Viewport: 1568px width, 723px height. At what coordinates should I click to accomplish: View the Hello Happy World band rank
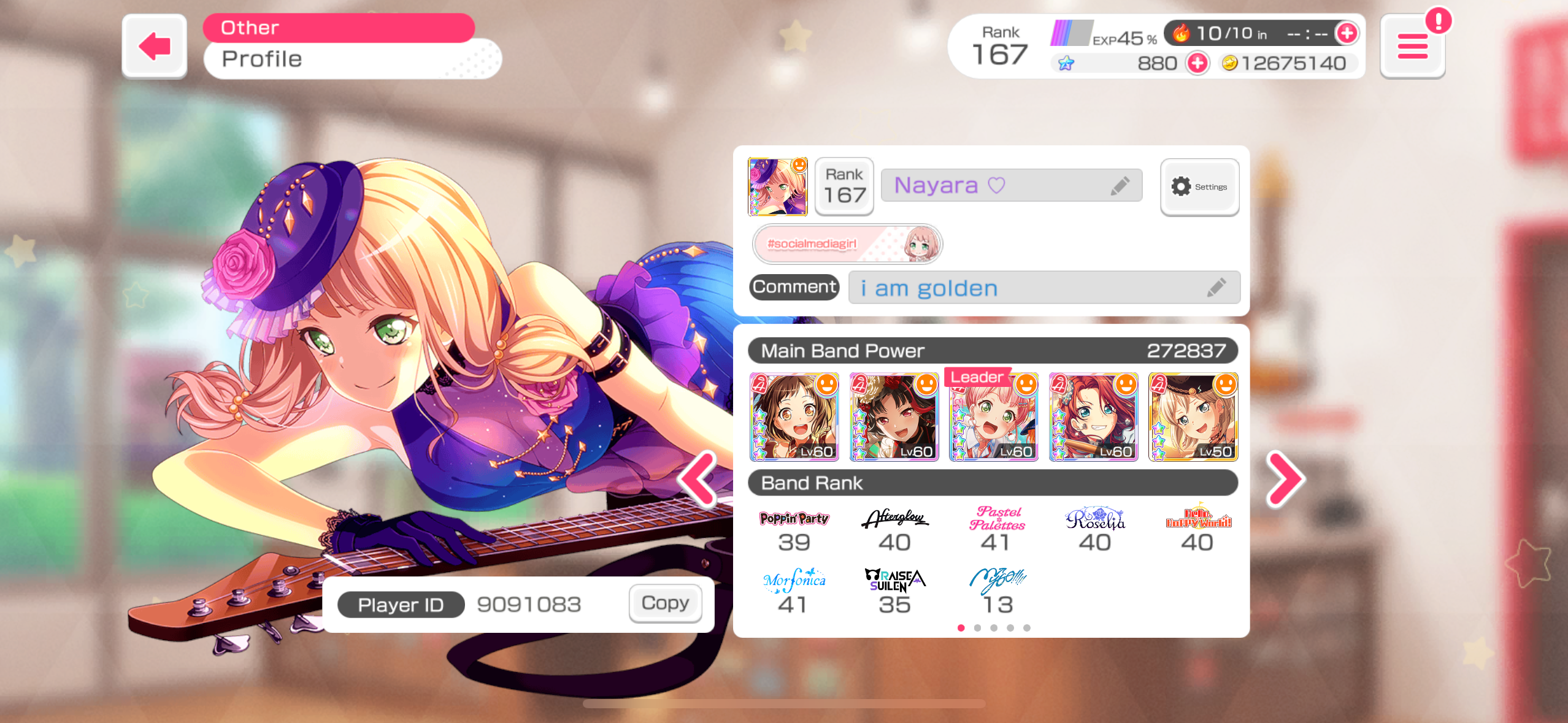pos(1197,530)
